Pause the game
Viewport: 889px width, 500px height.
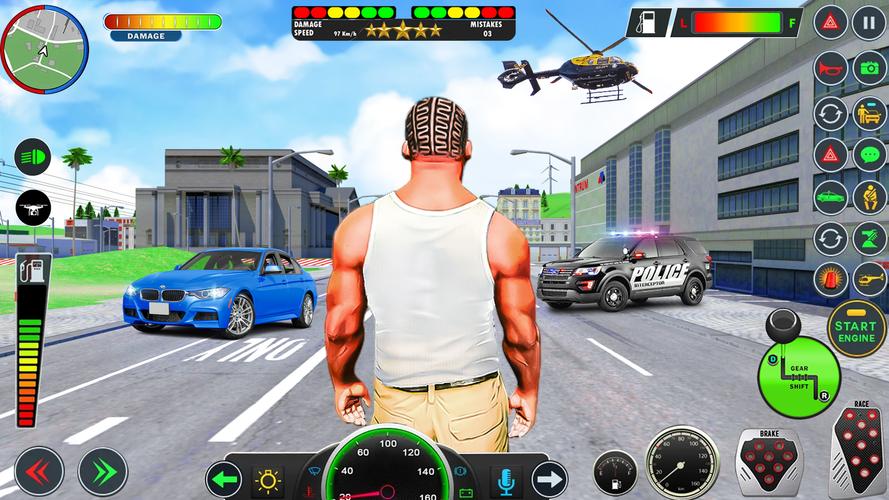coord(869,22)
